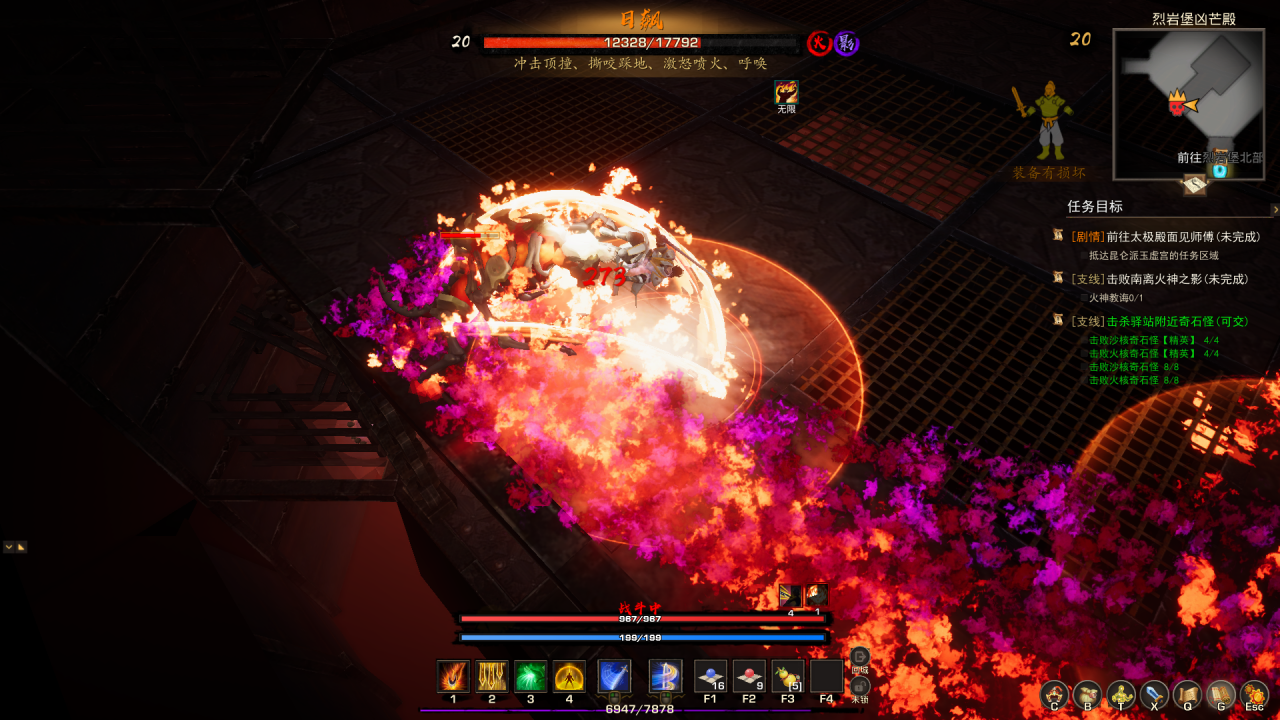Open the settings gear icon
This screenshot has height=720, width=1280.
1254,694
